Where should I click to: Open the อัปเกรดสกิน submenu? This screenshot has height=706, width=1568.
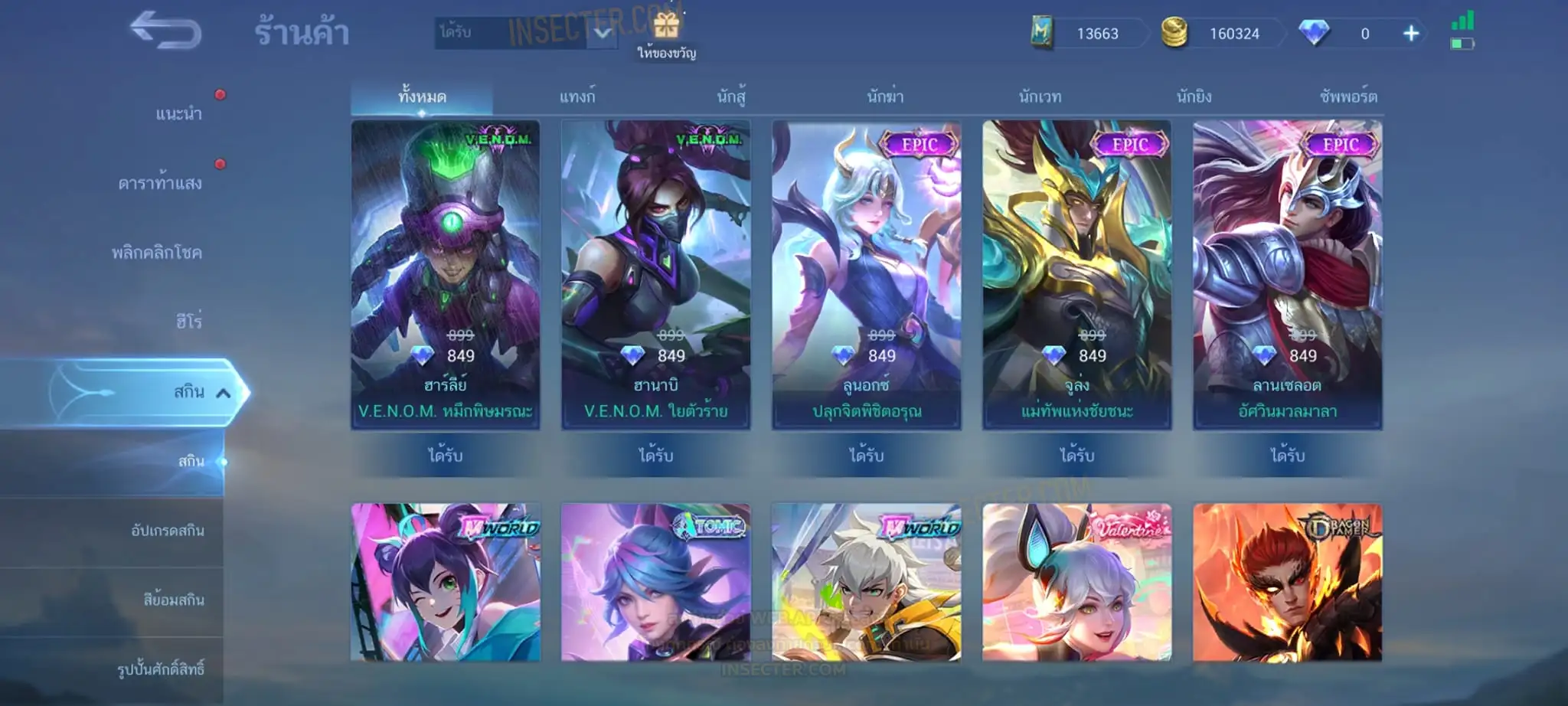pyautogui.click(x=168, y=531)
